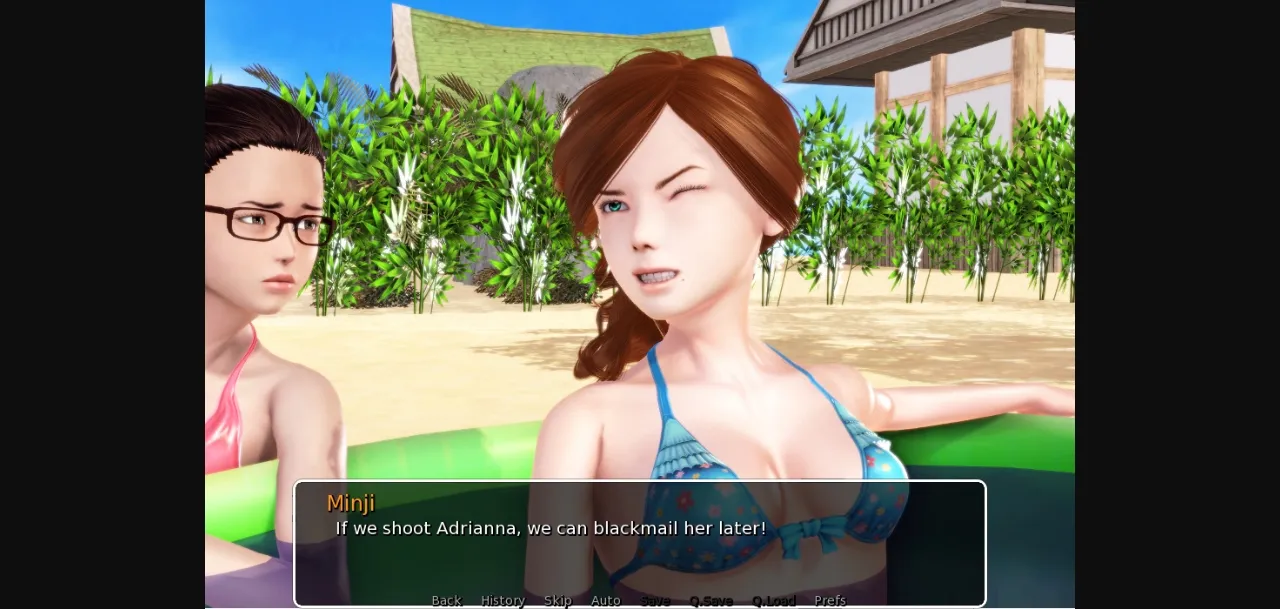Open the Prefs settings
The image size is (1280, 609).
coord(829,600)
